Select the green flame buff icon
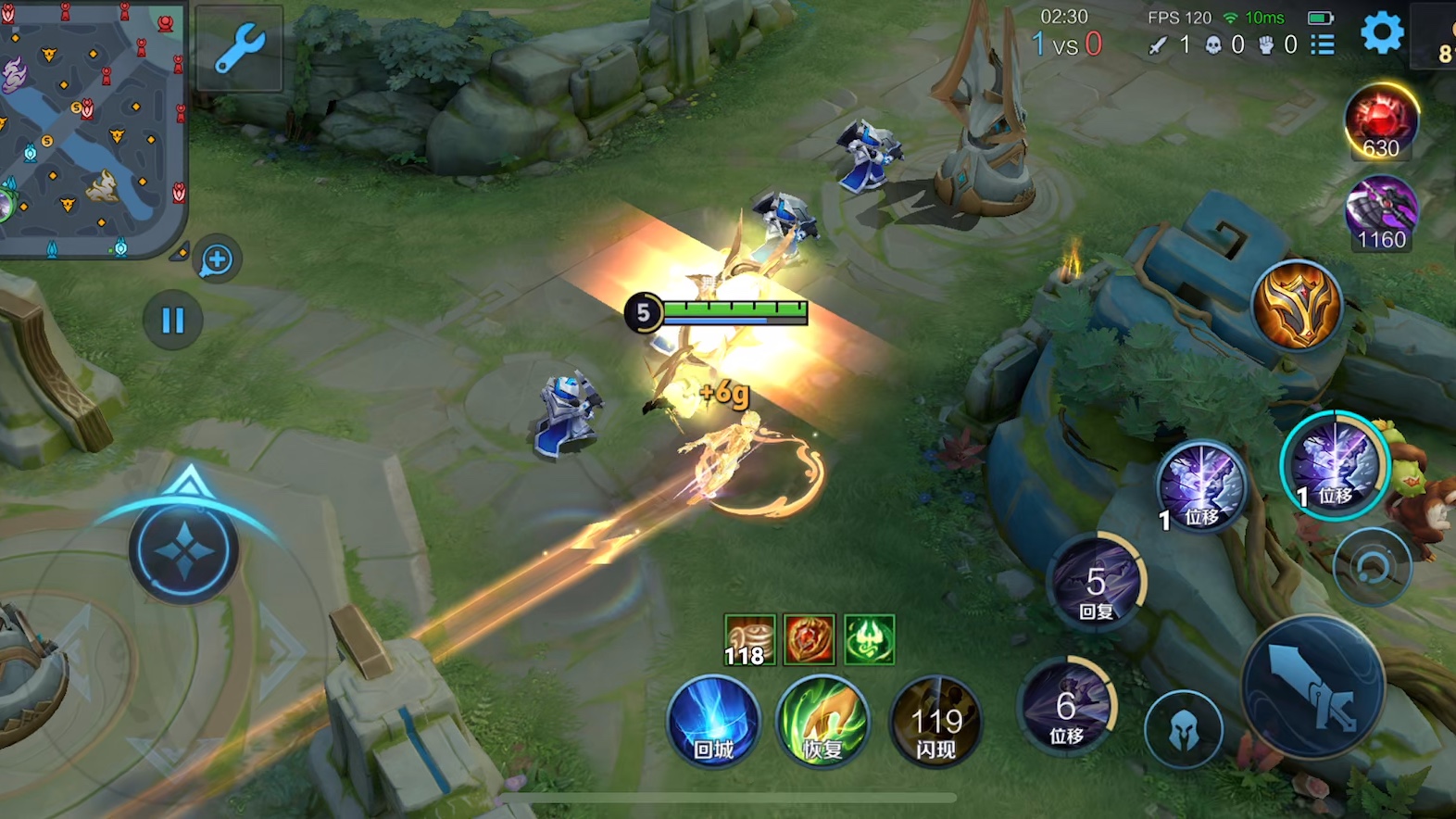This screenshot has width=1456, height=819. tap(869, 639)
